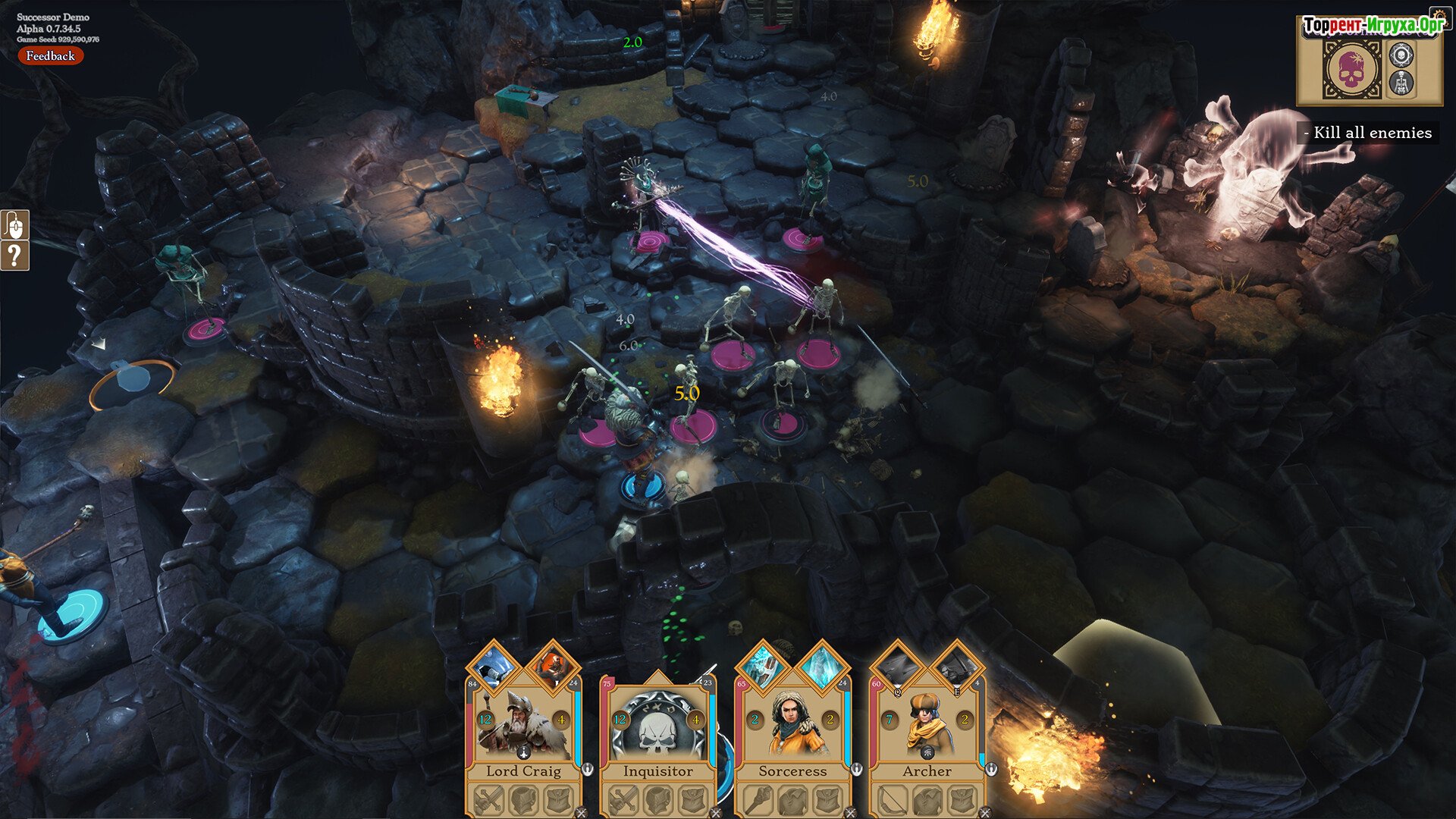Use the Archer's E ability

[x=955, y=667]
